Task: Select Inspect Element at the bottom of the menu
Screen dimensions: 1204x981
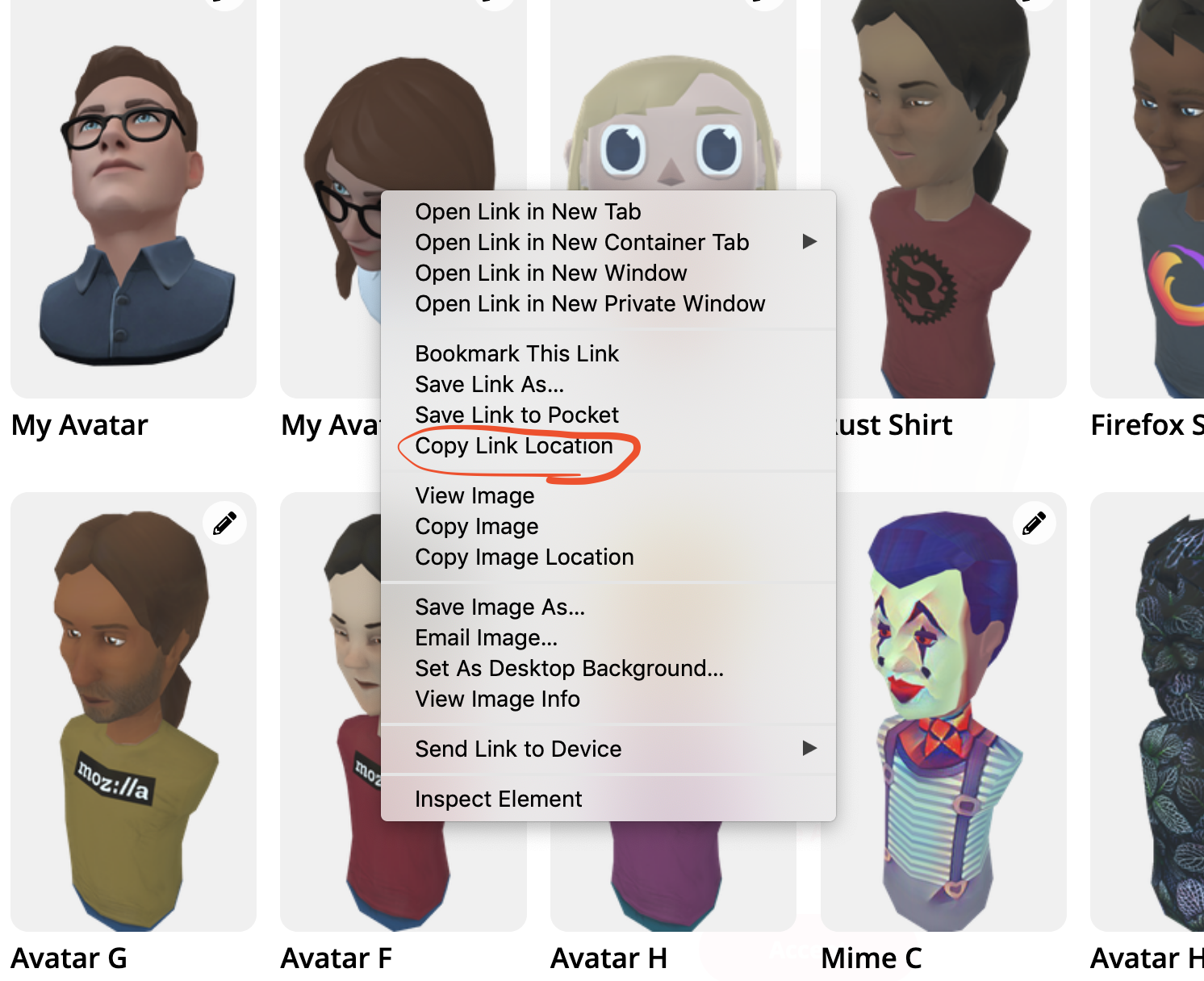Action: pyautogui.click(x=498, y=799)
